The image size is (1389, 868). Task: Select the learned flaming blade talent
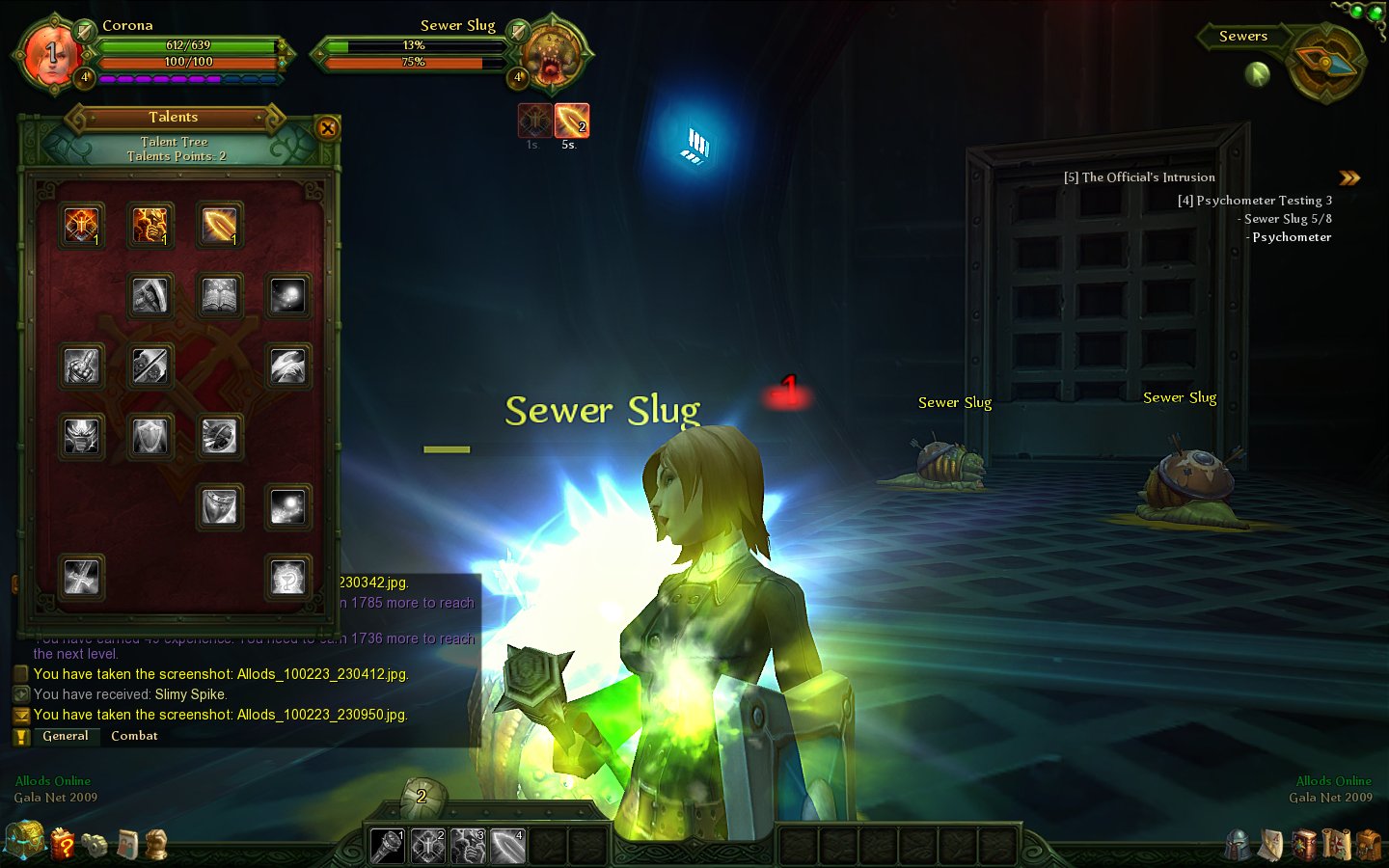click(219, 226)
